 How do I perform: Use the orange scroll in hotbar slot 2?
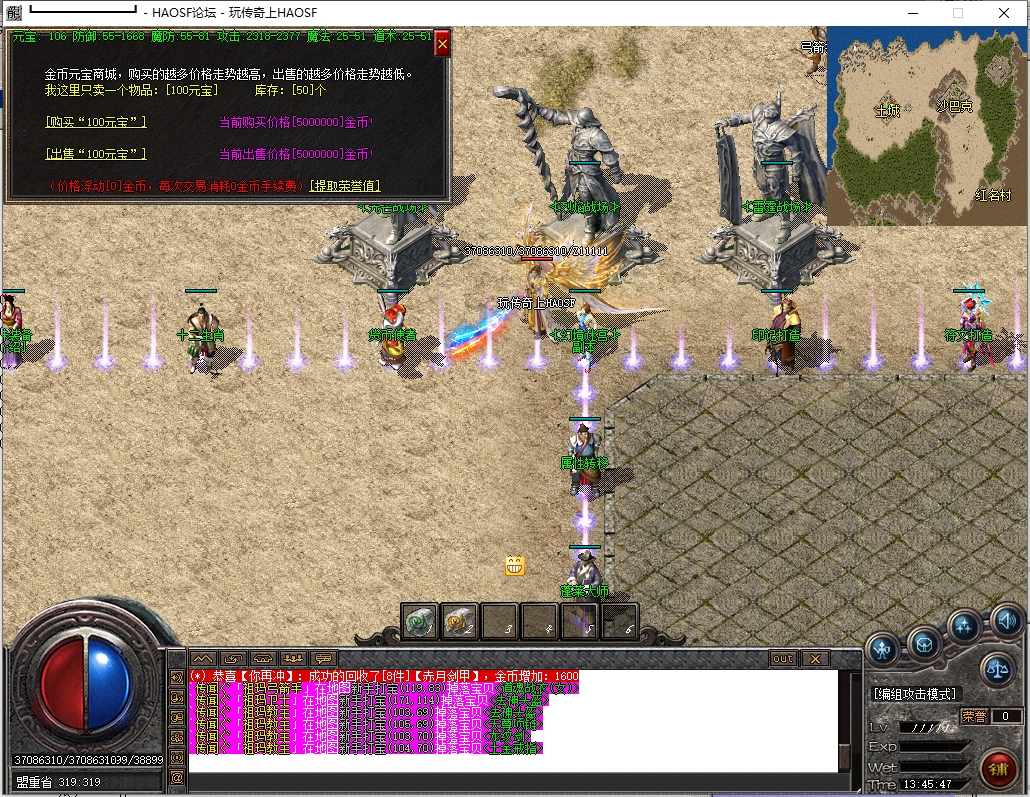pos(458,621)
